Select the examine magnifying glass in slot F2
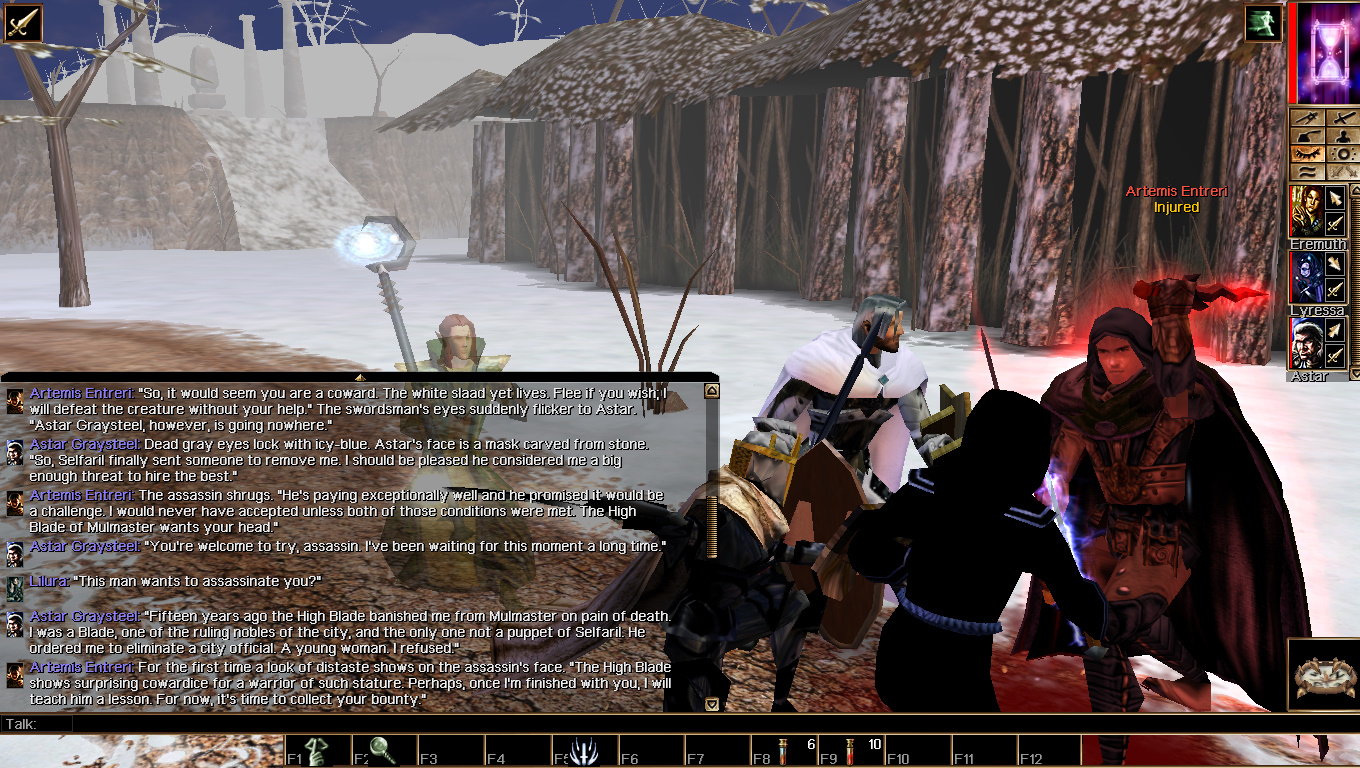Image resolution: width=1360 pixels, height=768 pixels. (x=383, y=752)
